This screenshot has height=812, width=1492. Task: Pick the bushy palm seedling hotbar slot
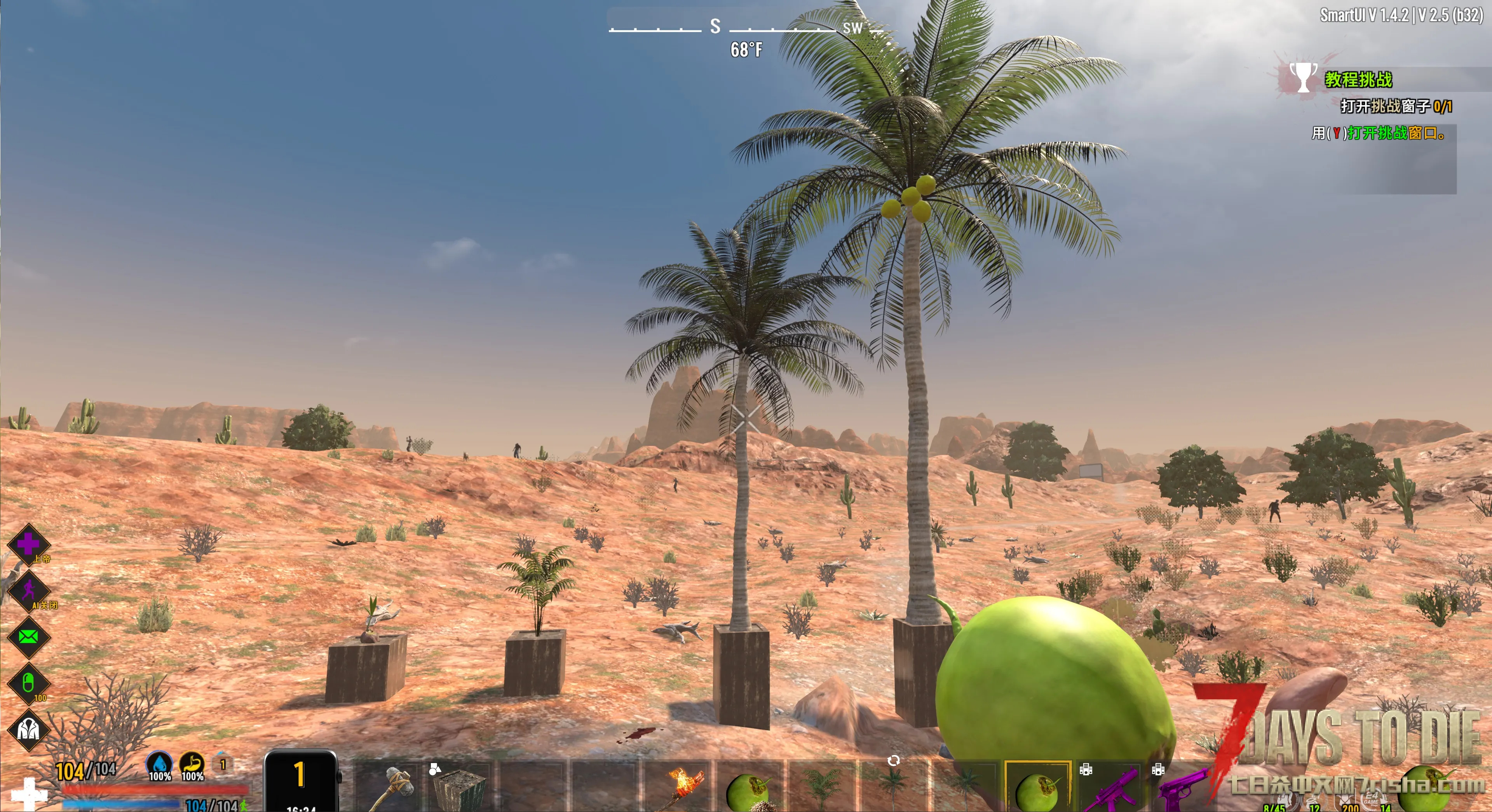(x=821, y=787)
